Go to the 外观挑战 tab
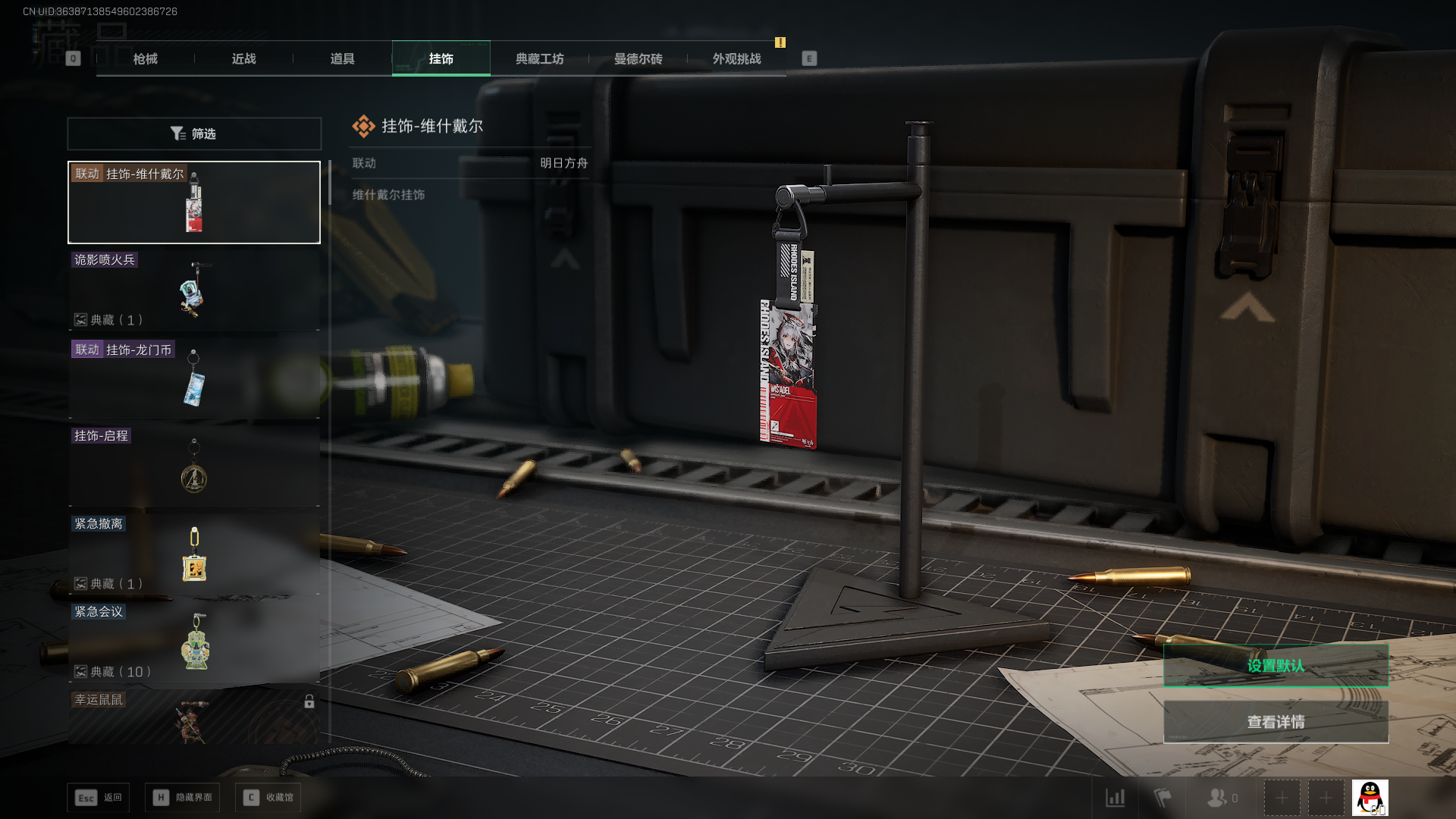This screenshot has width=1456, height=819. coord(736,59)
